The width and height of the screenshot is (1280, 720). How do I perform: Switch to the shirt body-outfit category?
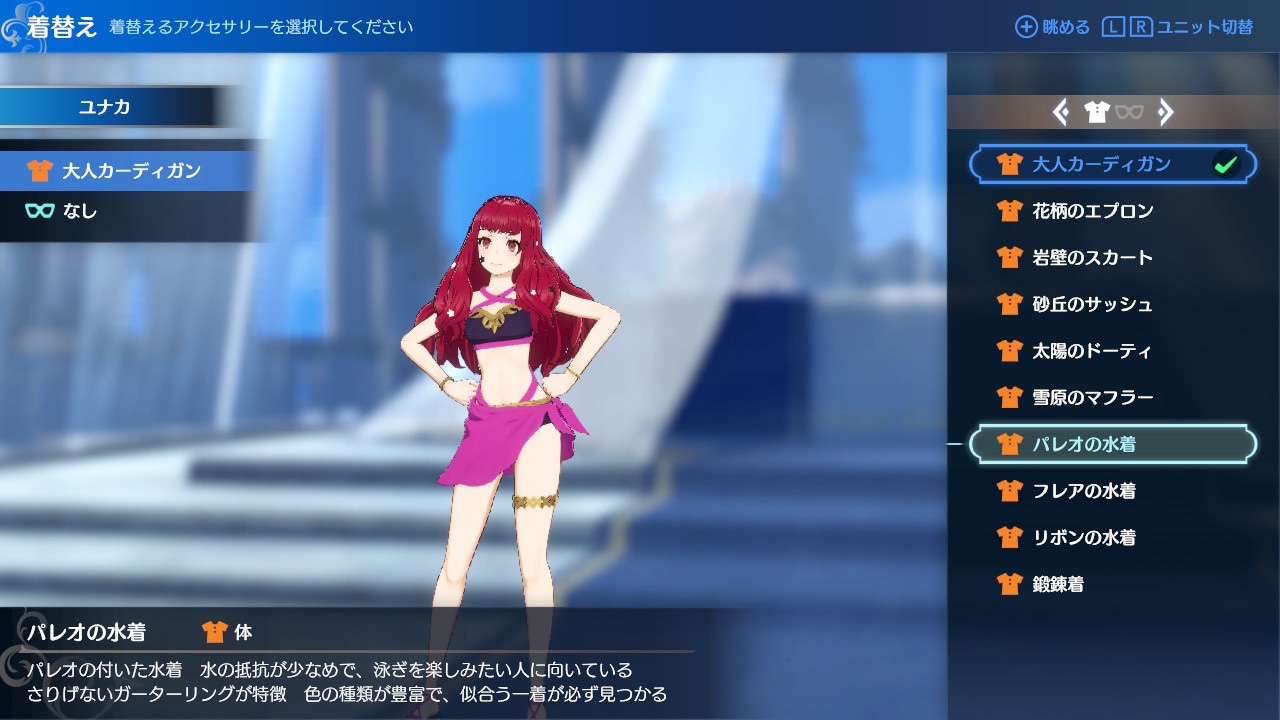pos(1097,113)
